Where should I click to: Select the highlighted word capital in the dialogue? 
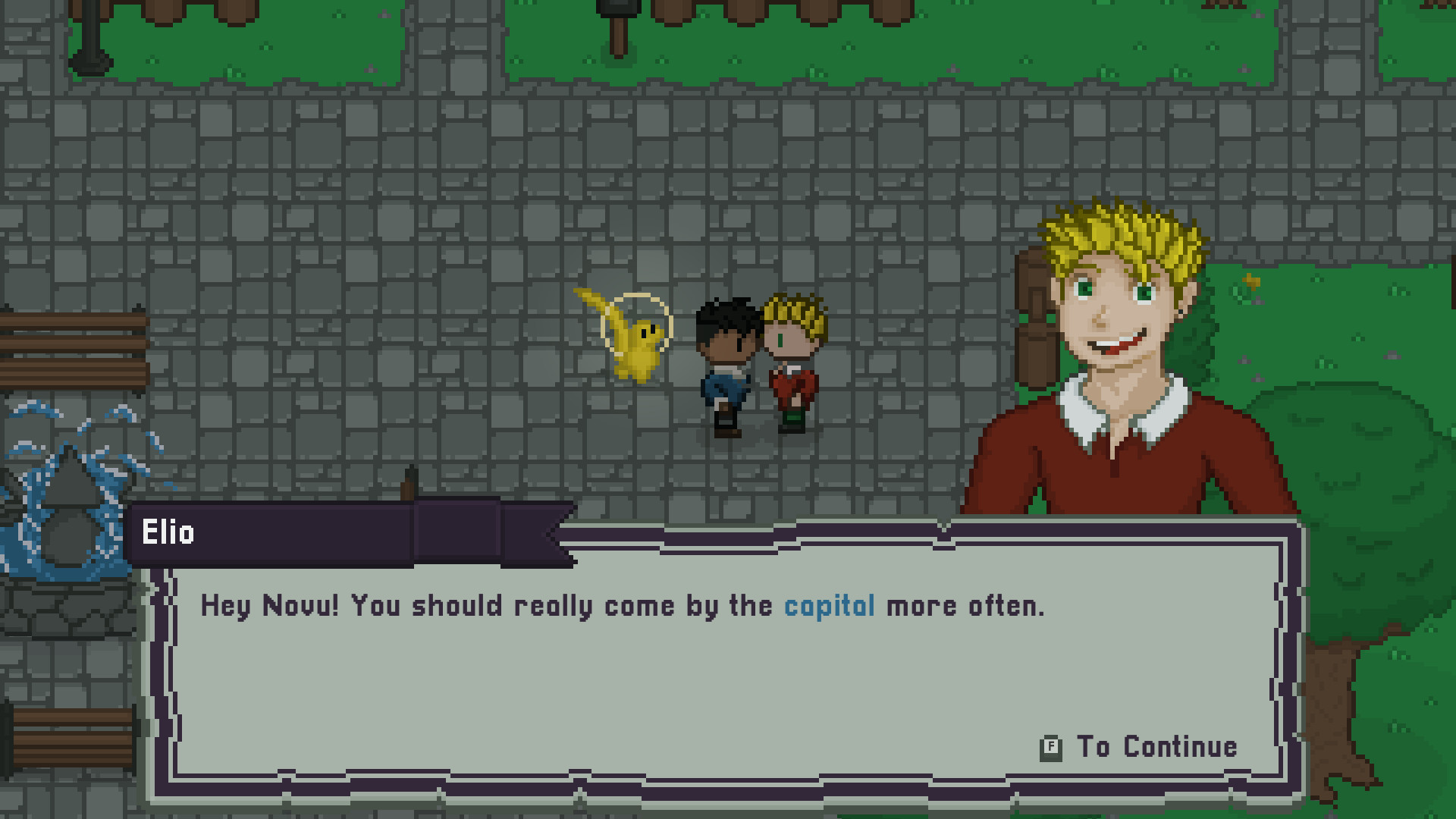829,606
